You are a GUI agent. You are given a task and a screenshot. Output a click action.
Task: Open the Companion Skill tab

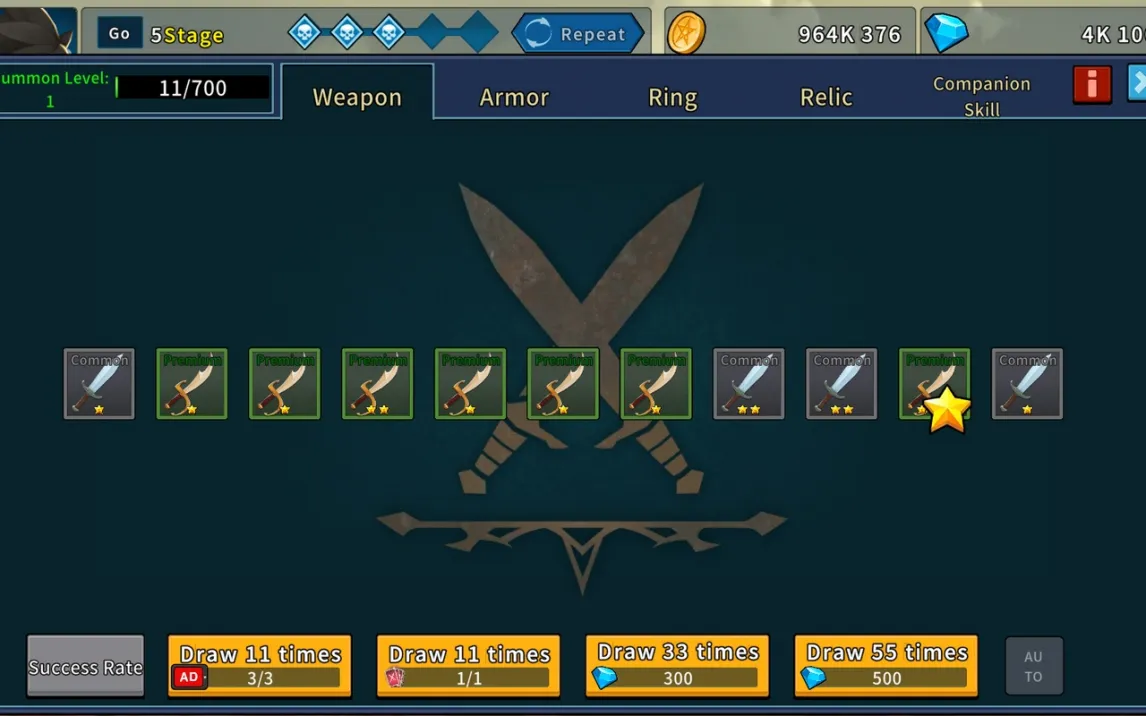click(x=981, y=96)
